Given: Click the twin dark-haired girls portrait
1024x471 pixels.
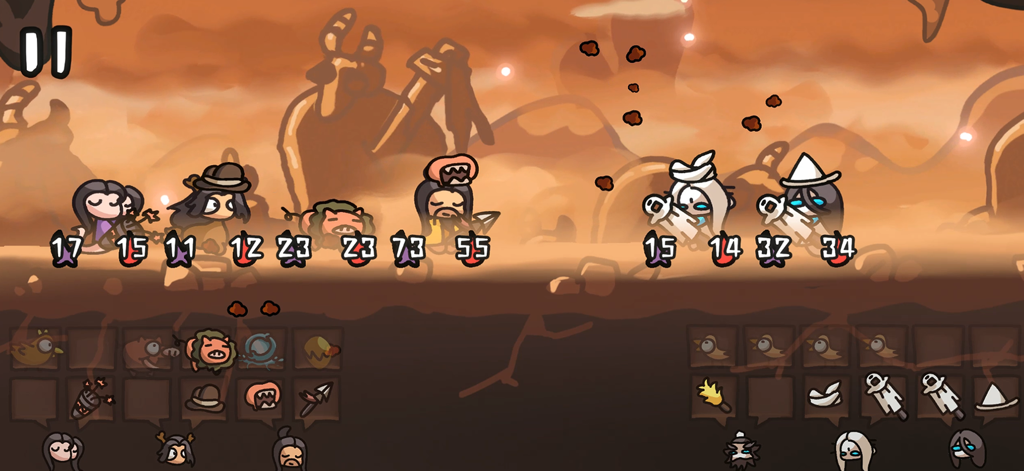Looking at the screenshot, I should click(x=61, y=450).
